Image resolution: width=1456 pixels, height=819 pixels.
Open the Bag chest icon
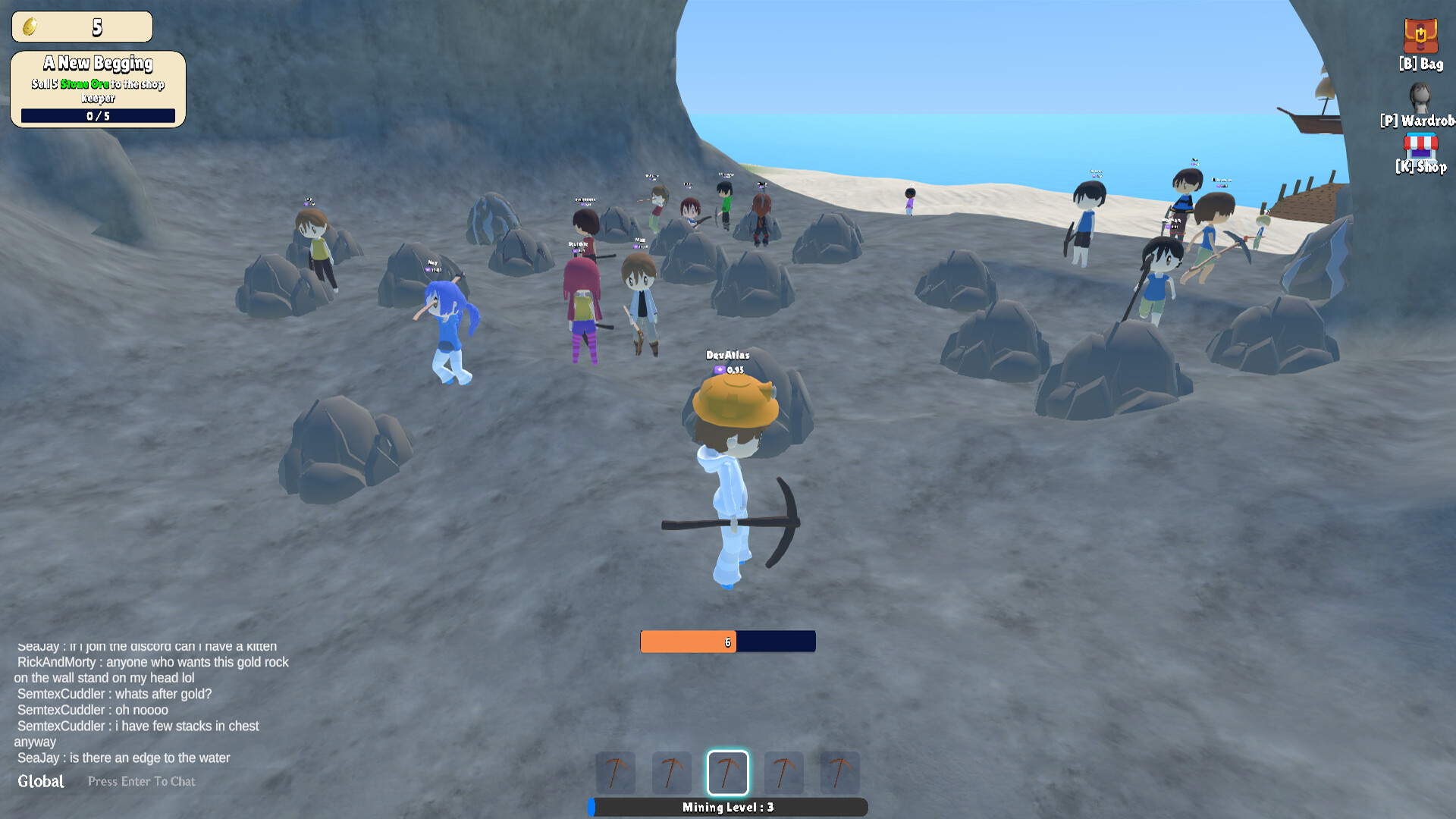click(x=1420, y=36)
